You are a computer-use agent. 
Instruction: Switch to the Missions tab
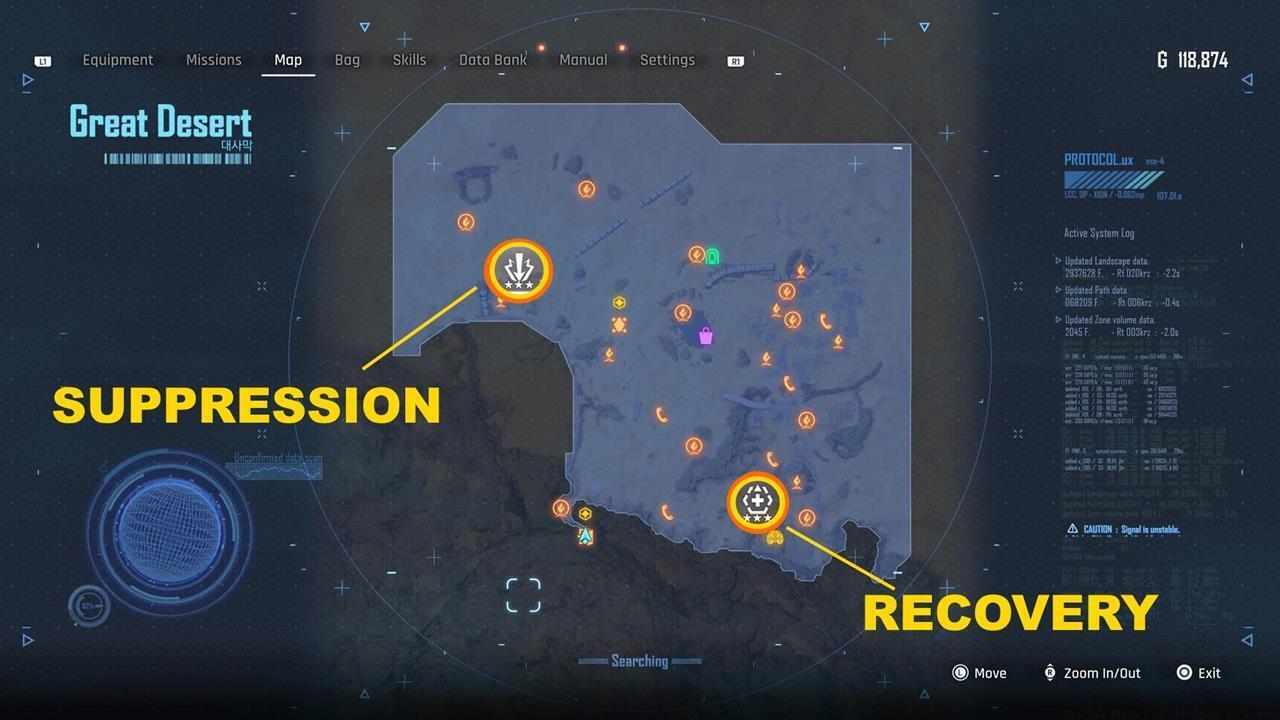pyautogui.click(x=213, y=60)
